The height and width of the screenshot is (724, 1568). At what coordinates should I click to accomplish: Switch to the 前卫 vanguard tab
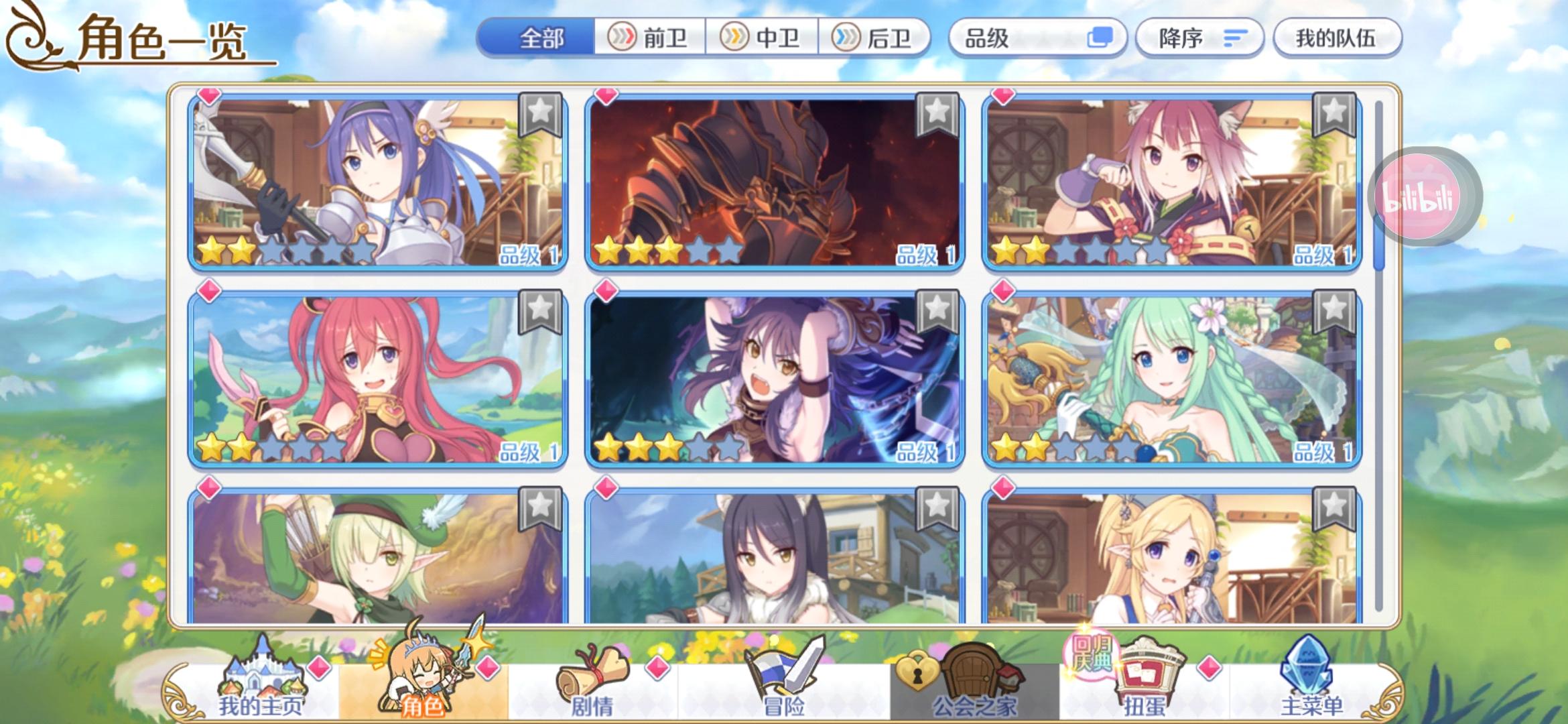click(651, 38)
